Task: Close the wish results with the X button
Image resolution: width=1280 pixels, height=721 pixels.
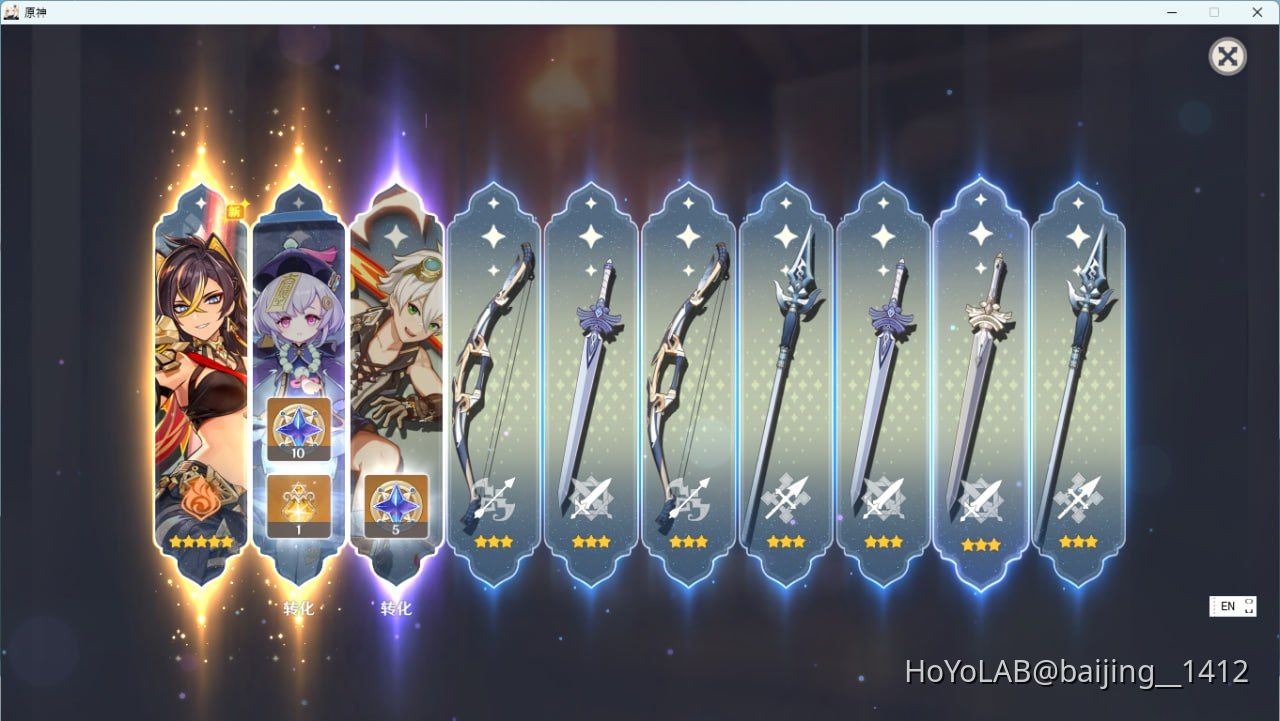Action: point(1227,56)
